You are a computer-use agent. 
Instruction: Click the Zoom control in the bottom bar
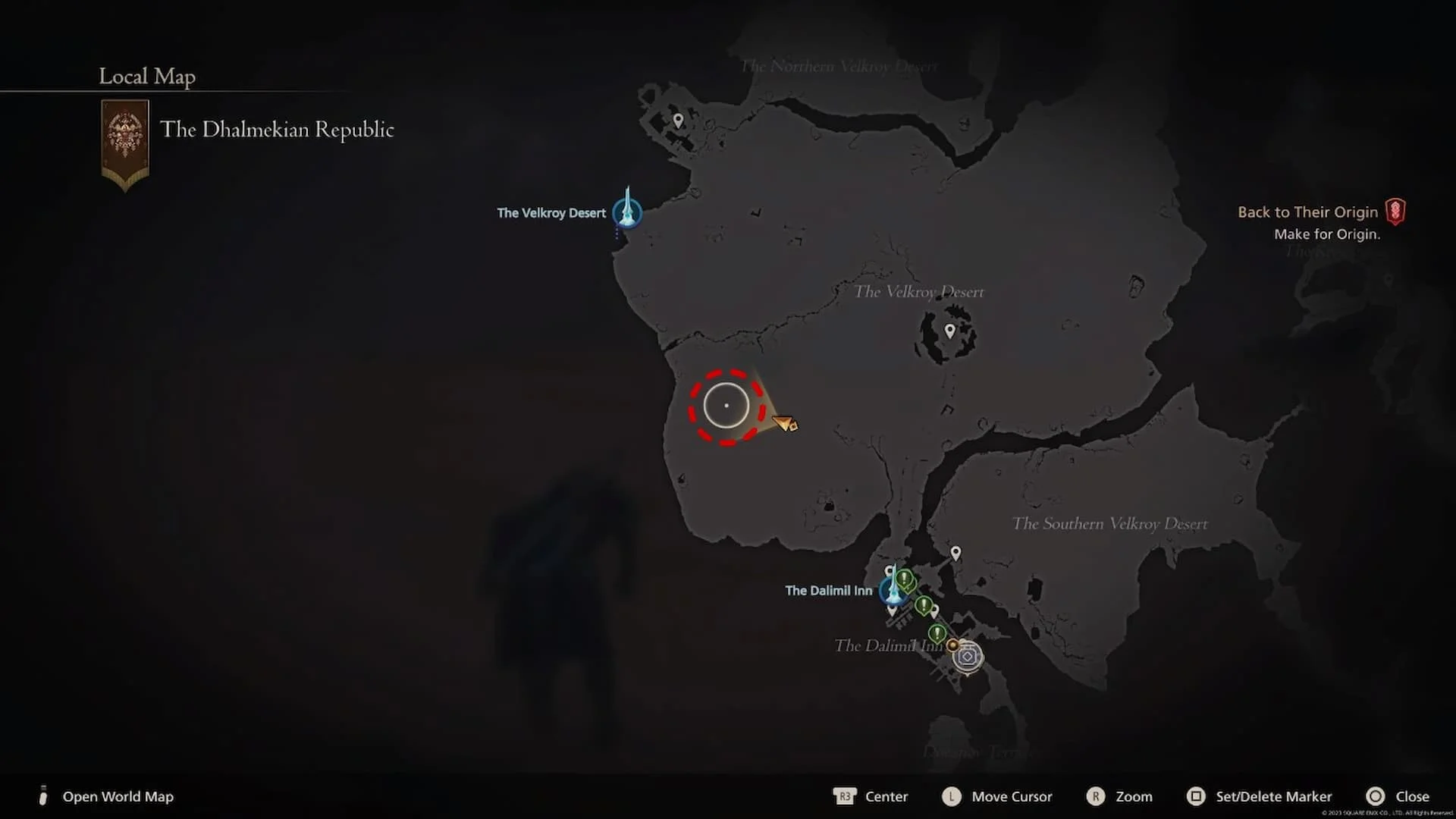pos(1134,796)
